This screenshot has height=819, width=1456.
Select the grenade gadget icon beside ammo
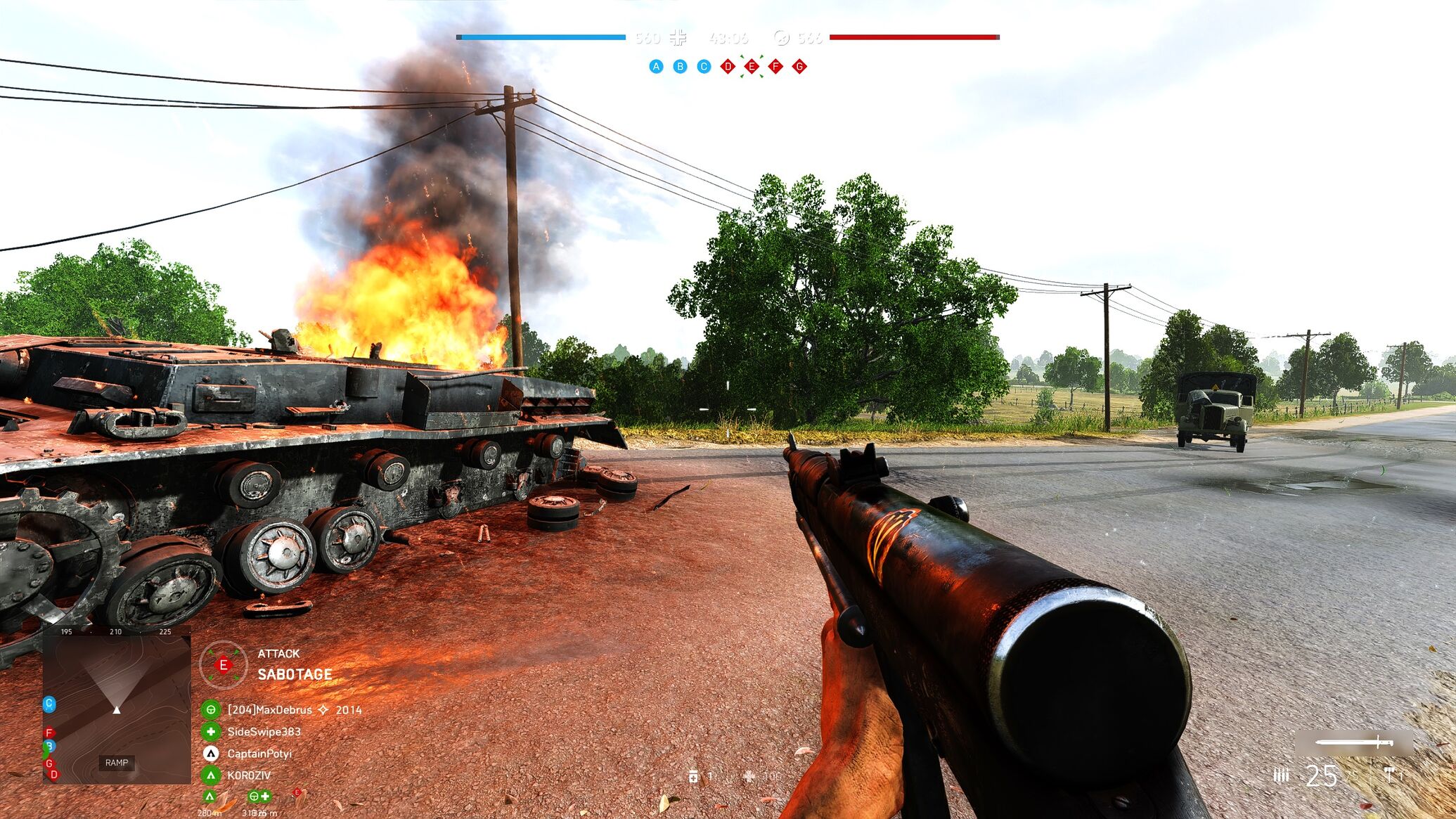(1390, 775)
